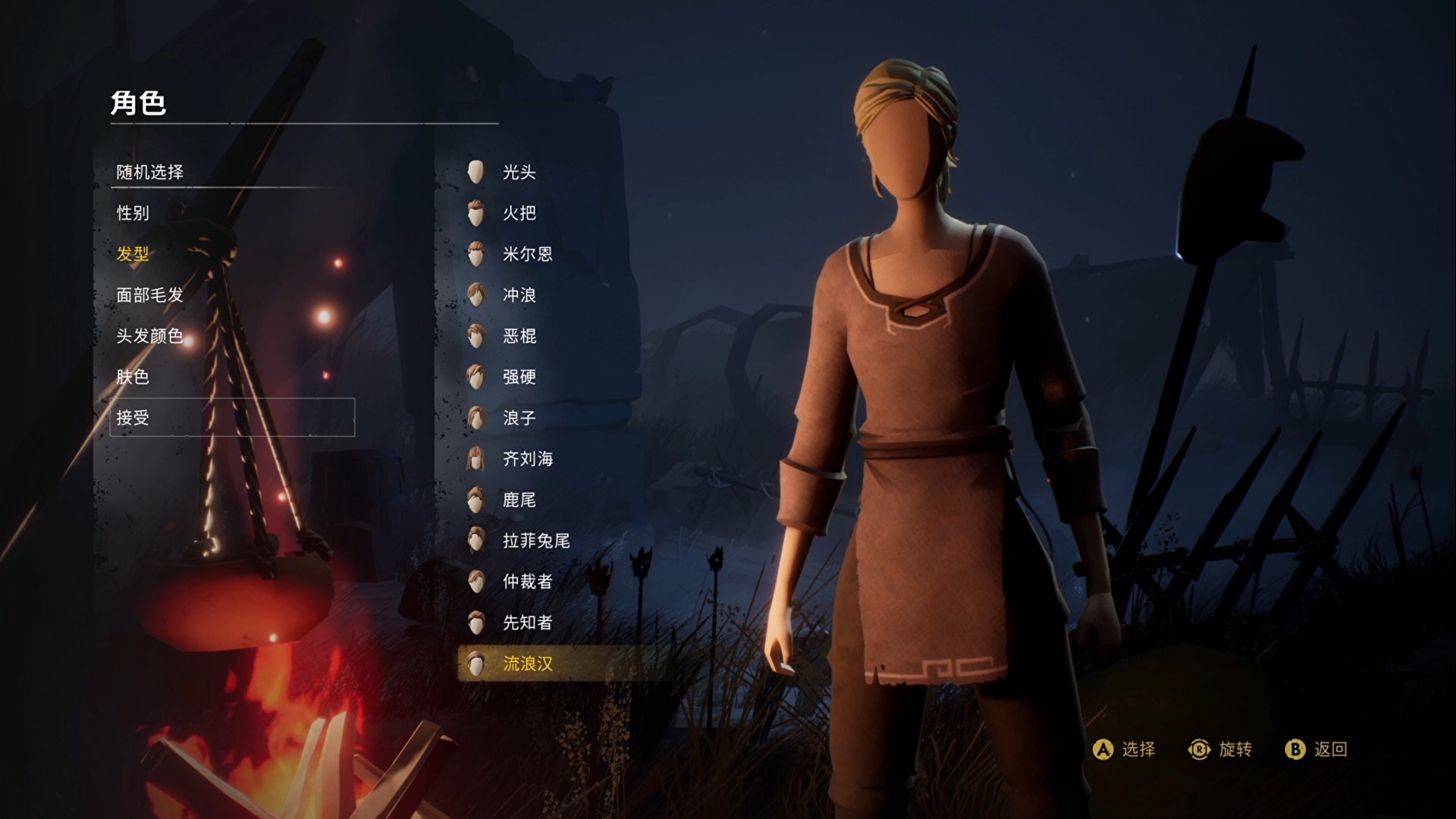Select the highlighted 流浪汉 hairstyle

pyautogui.click(x=527, y=664)
